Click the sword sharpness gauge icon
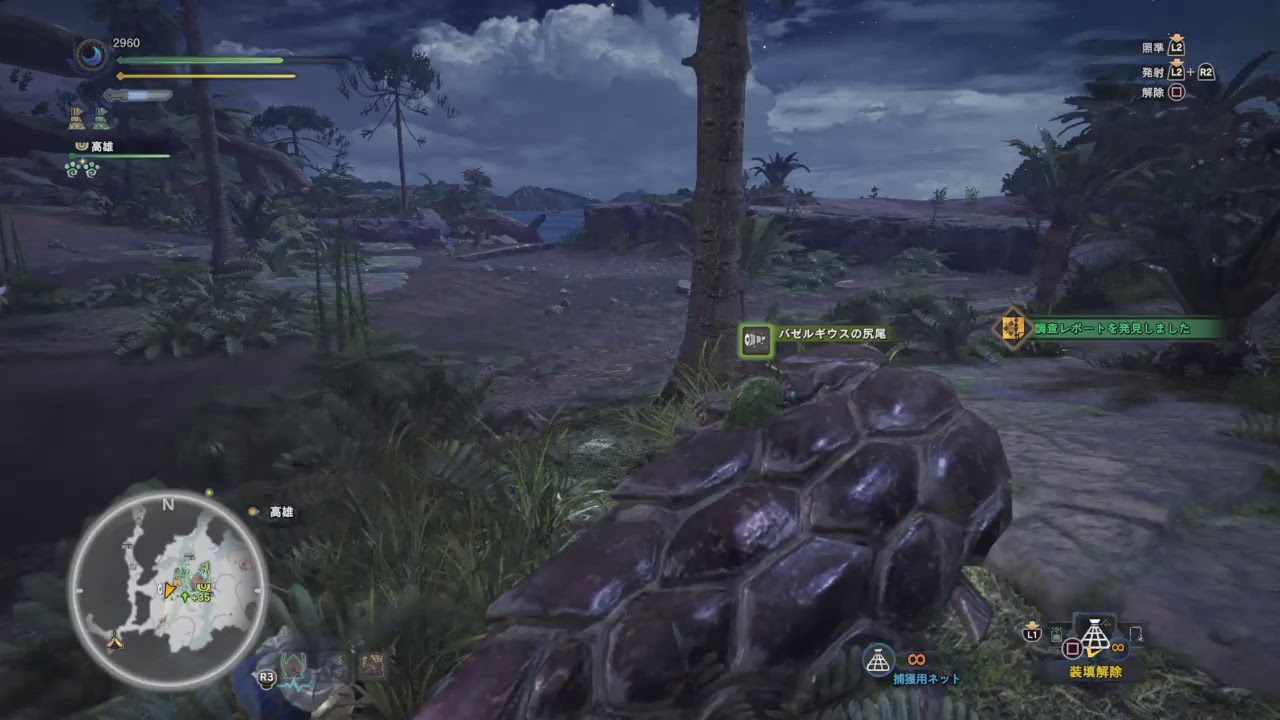 (137, 94)
